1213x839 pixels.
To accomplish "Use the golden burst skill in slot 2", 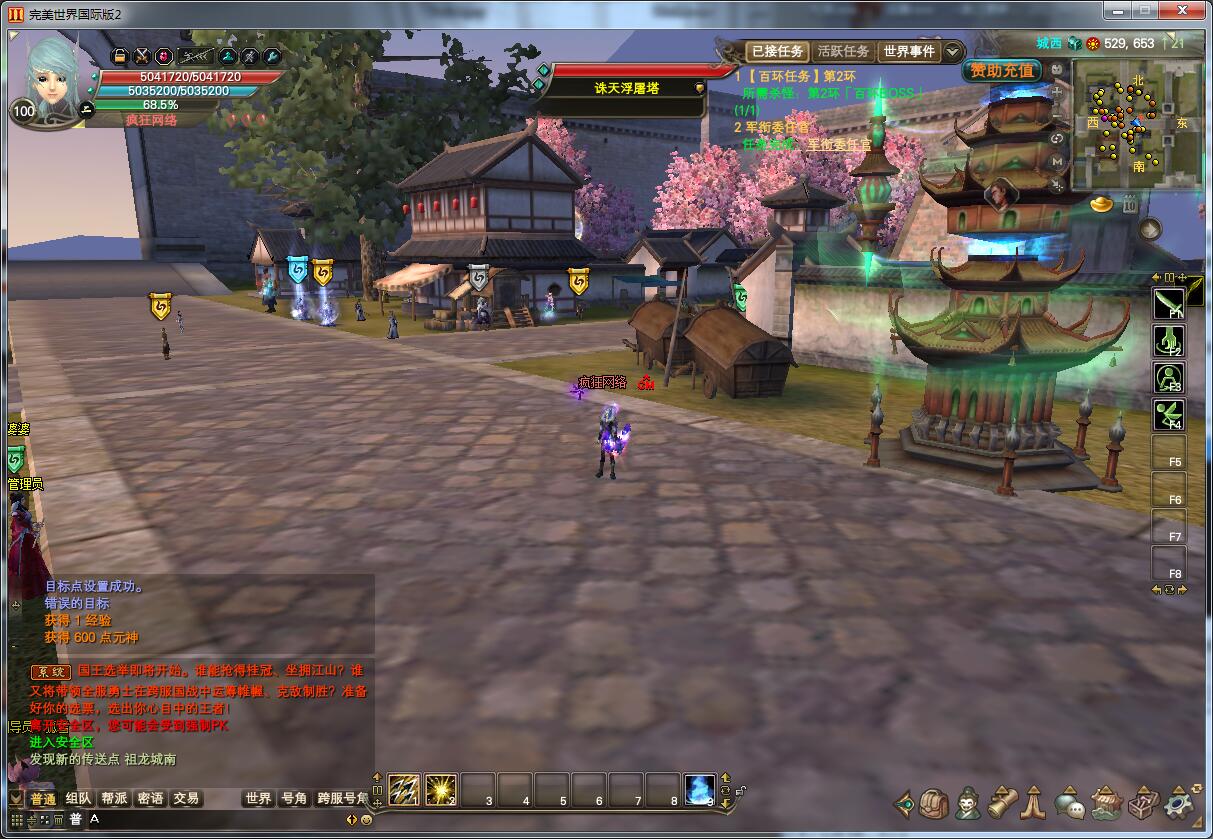I will pyautogui.click(x=440, y=789).
